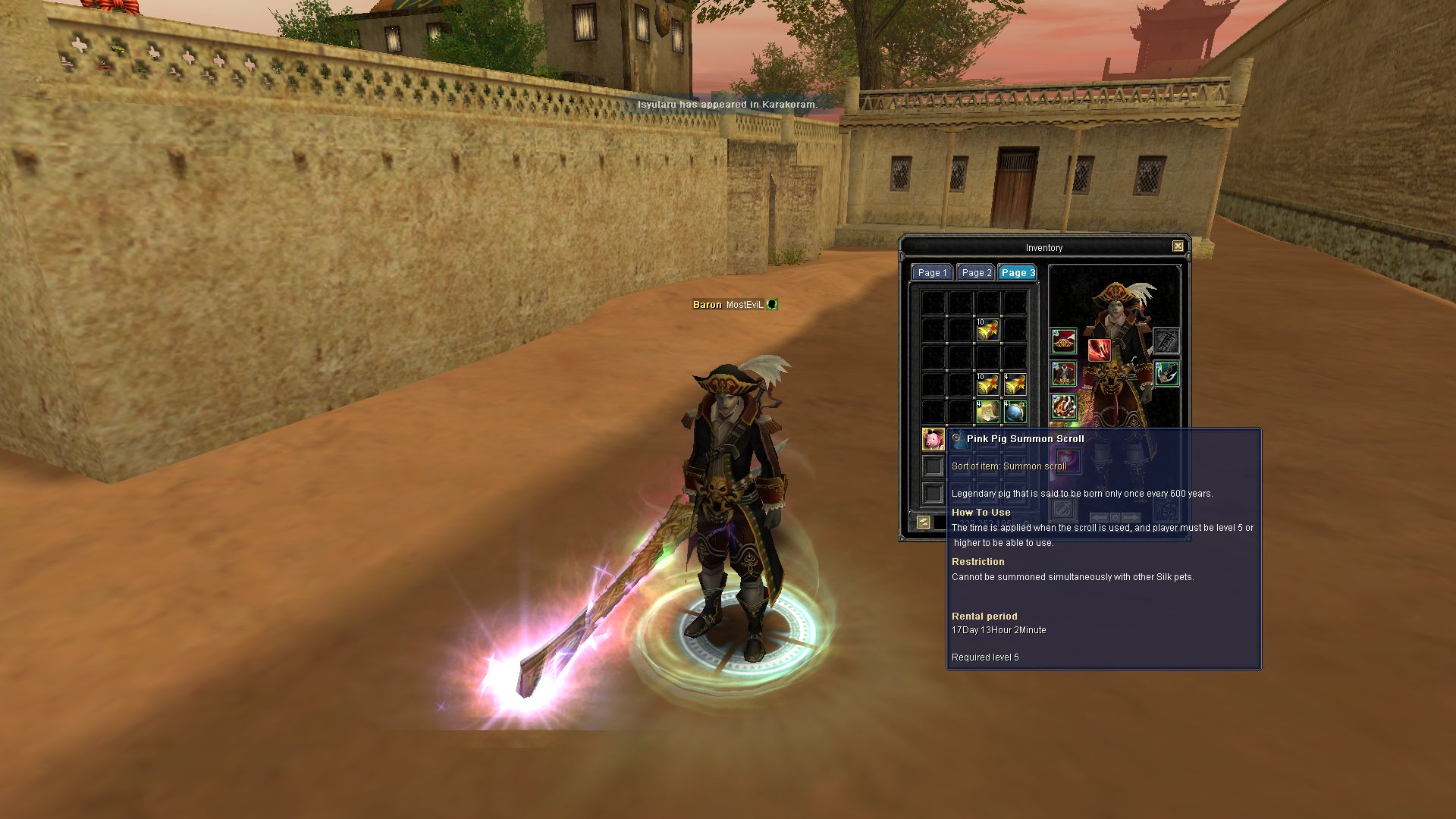
Task: Choose the red slash weapon slot
Action: point(1099,350)
